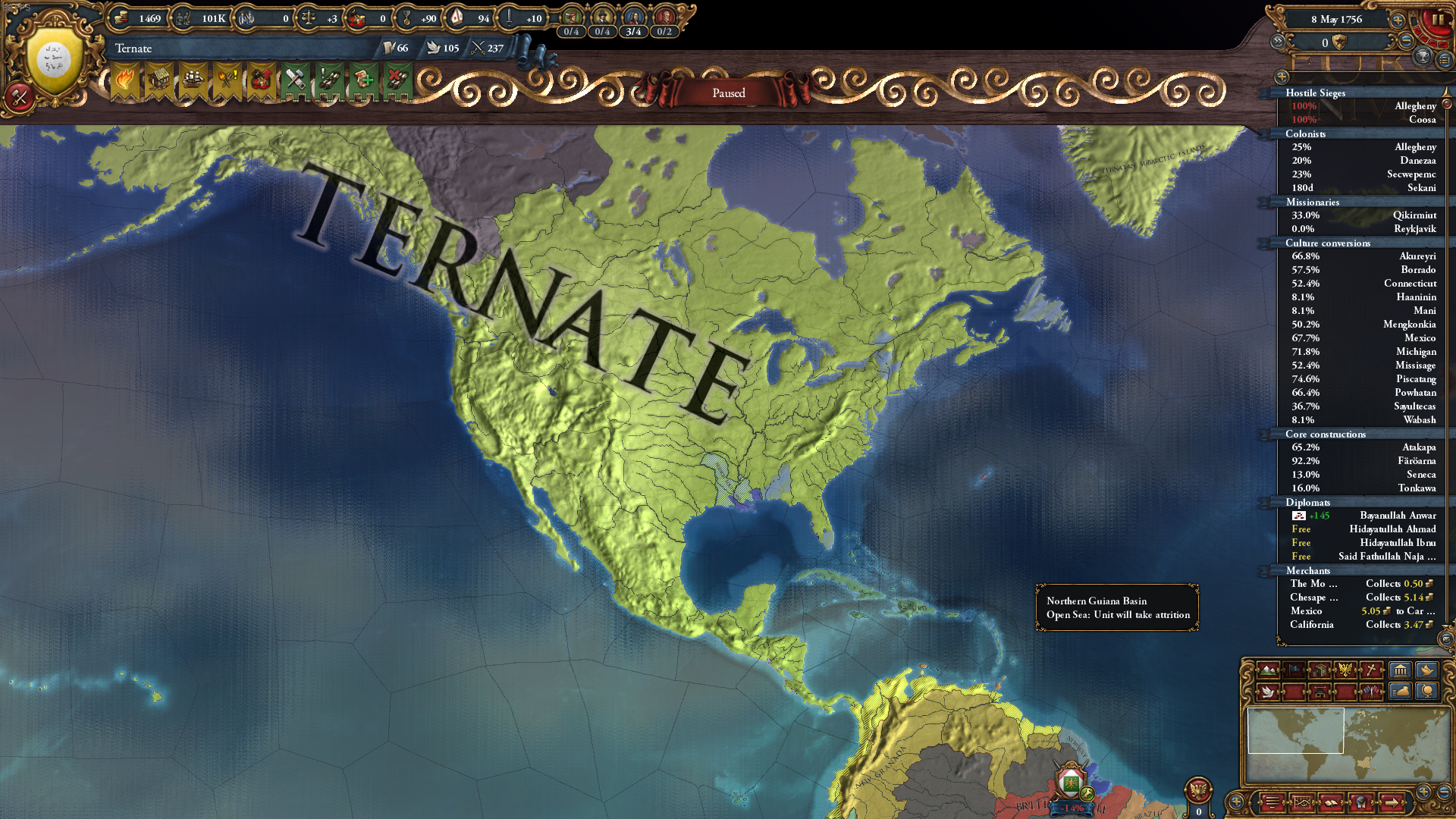Click the Reykjavik missionary progress entry
The width and height of the screenshot is (1456, 819).
(1365, 228)
